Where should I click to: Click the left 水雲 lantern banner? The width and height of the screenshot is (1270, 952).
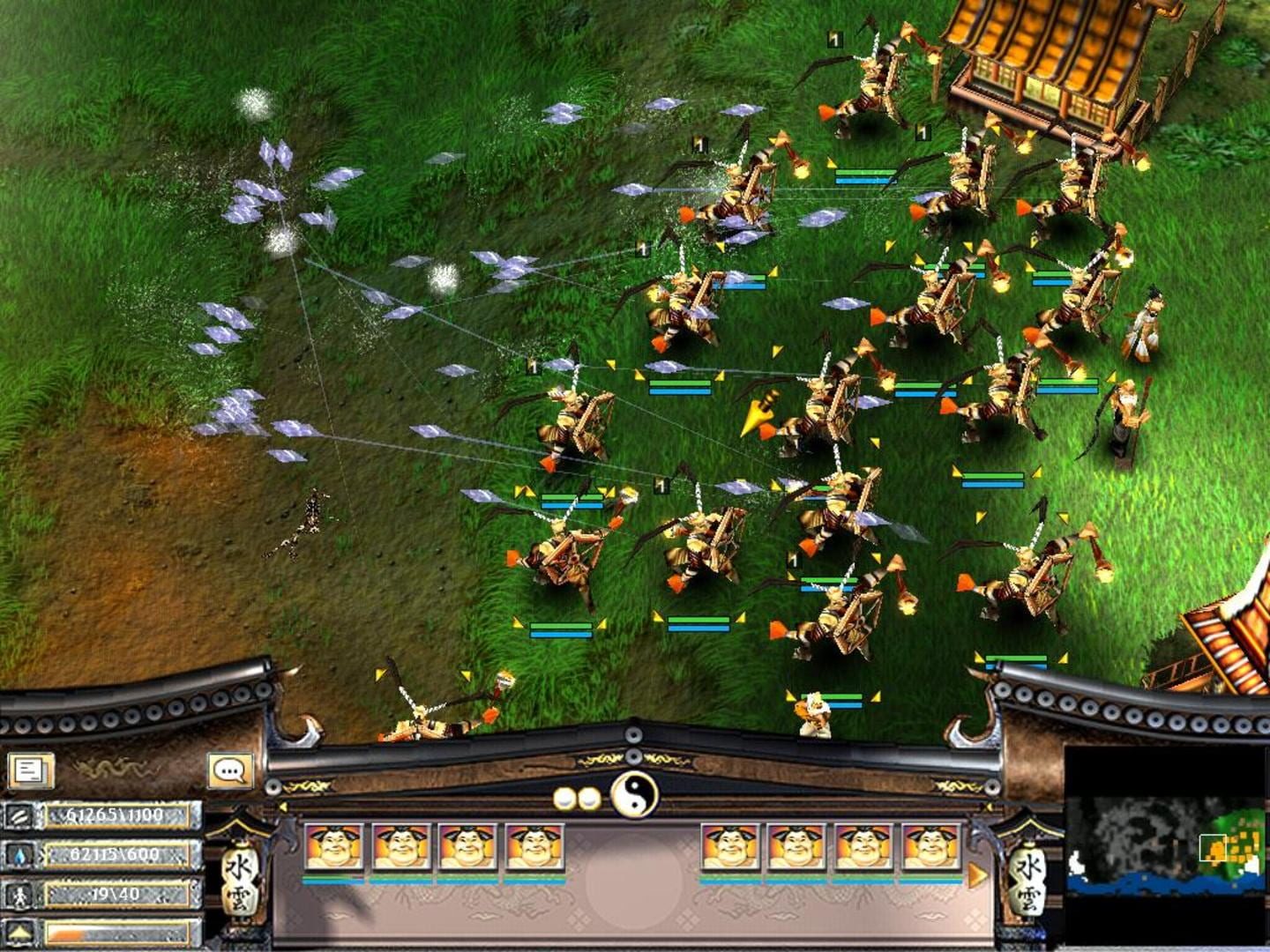pyautogui.click(x=243, y=881)
